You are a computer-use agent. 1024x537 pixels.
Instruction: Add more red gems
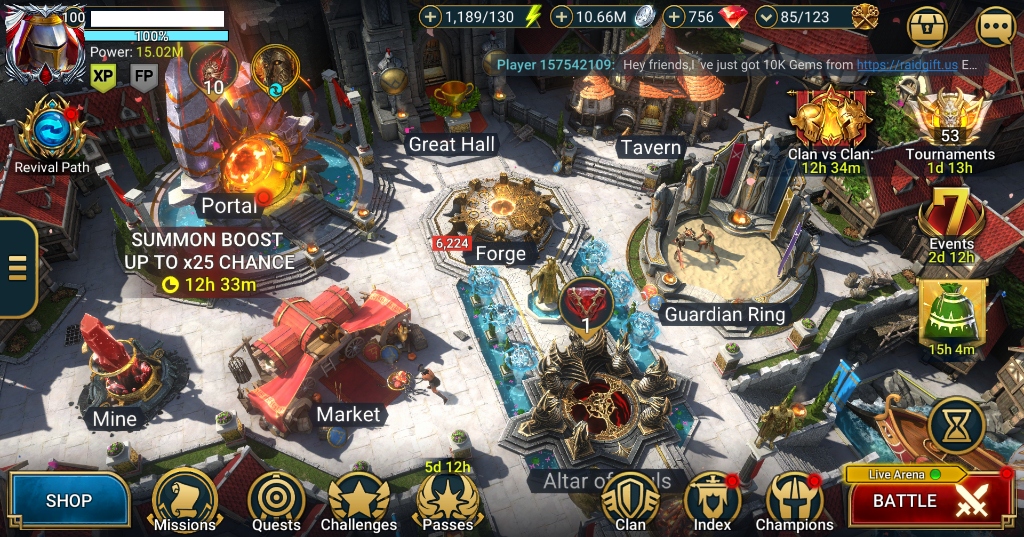674,17
